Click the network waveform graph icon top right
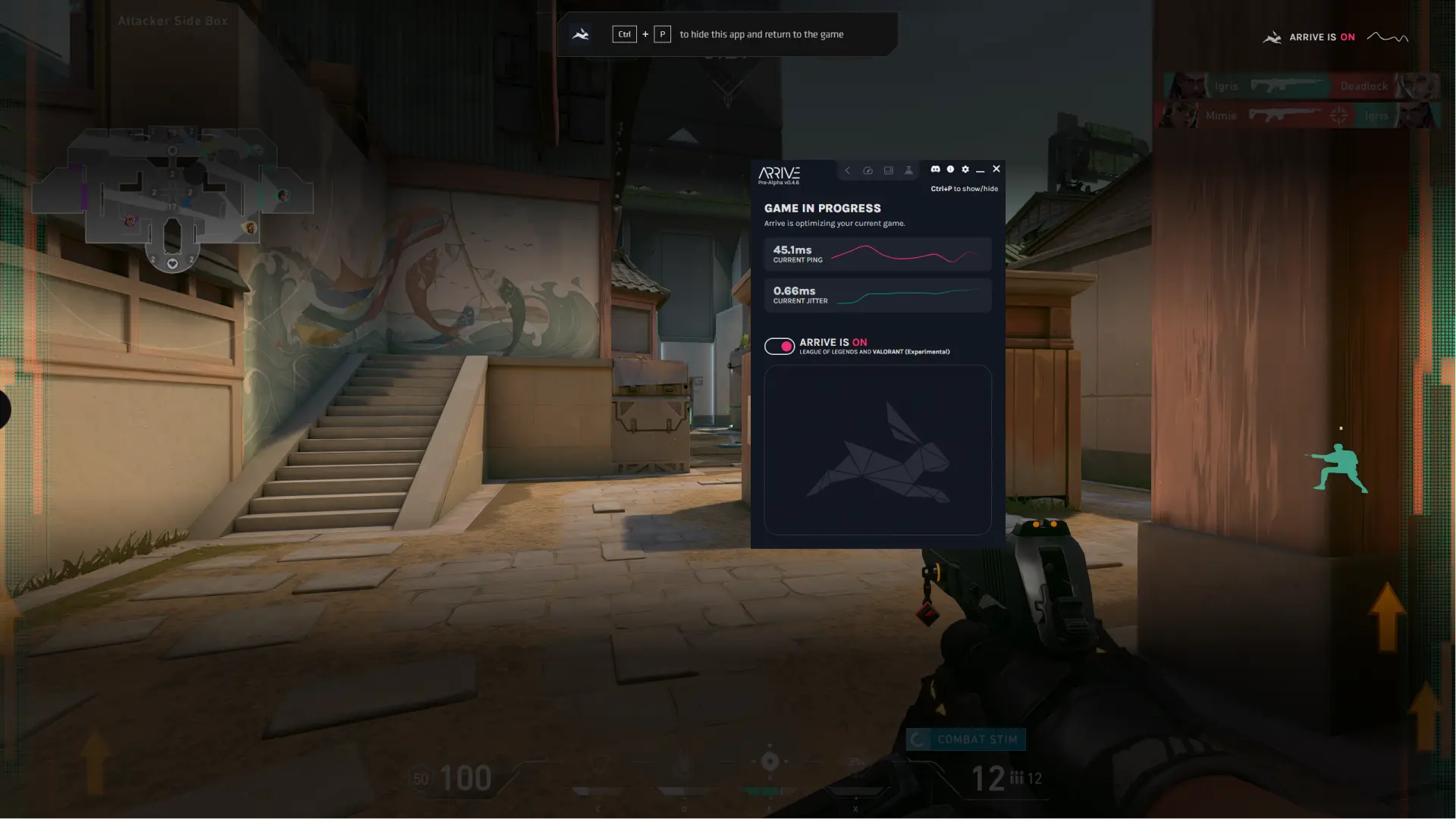 coord(1389,36)
